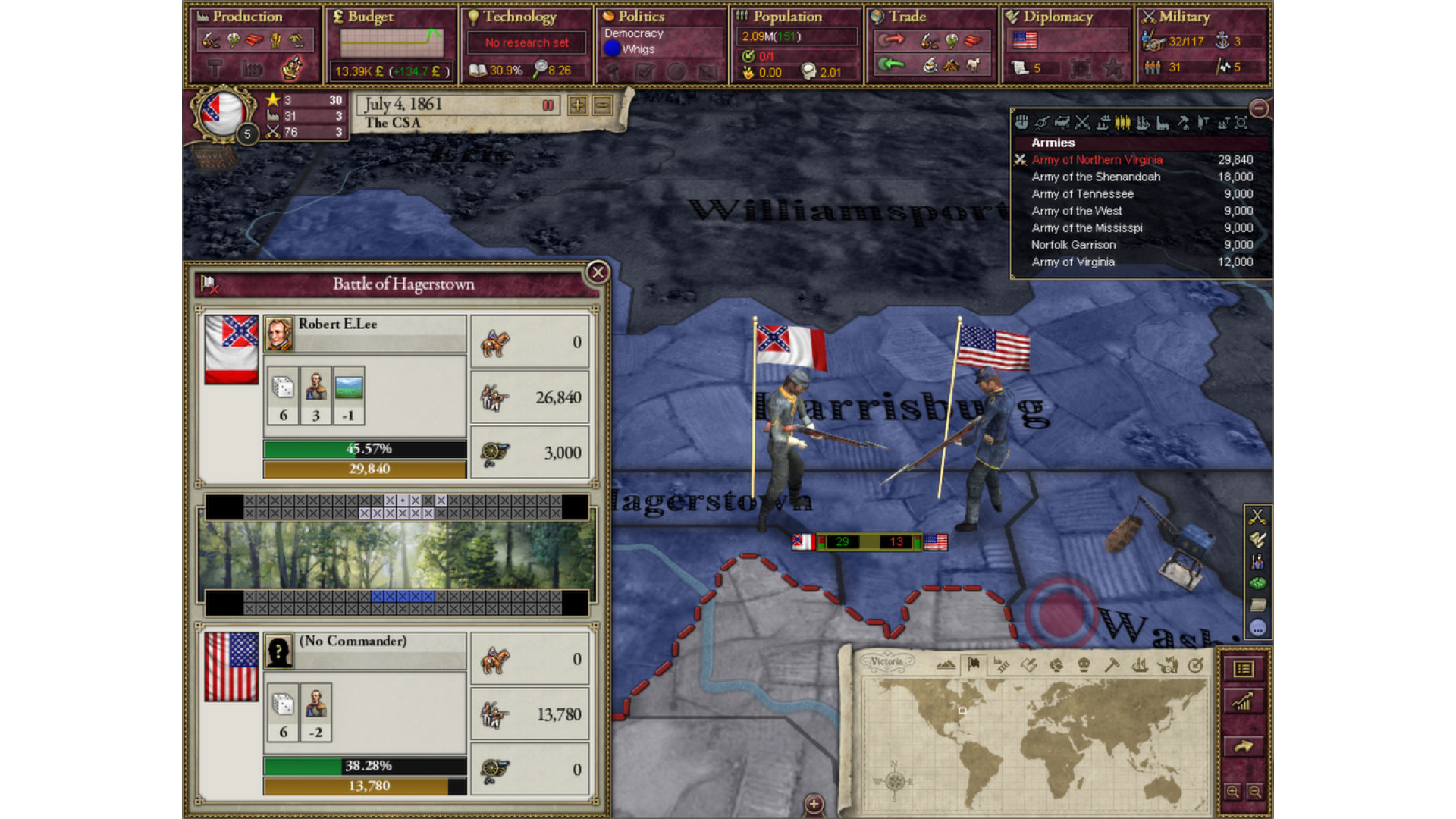Open the Trade panel

click(x=907, y=17)
